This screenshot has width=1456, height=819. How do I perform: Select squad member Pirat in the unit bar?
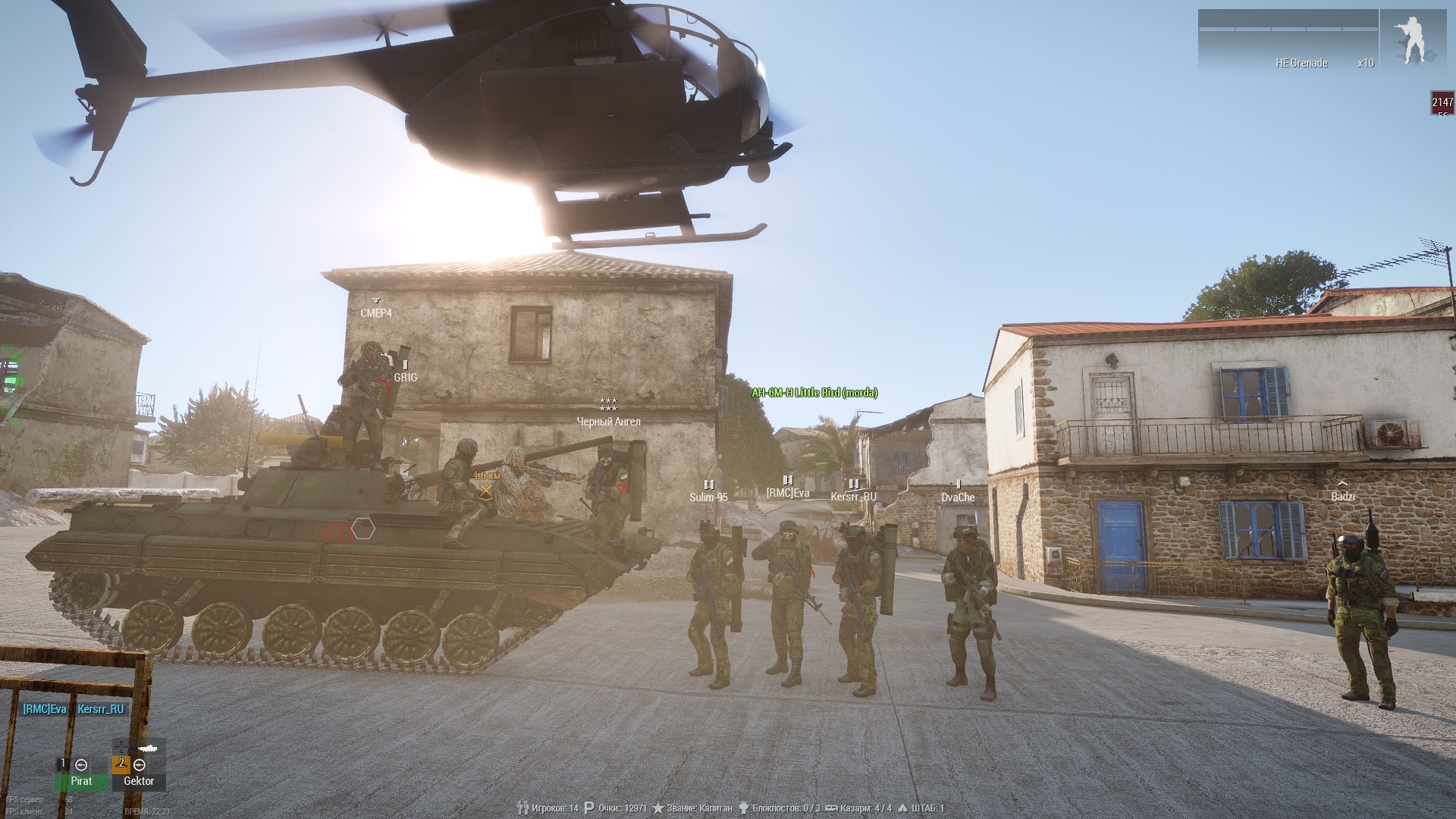[81, 780]
